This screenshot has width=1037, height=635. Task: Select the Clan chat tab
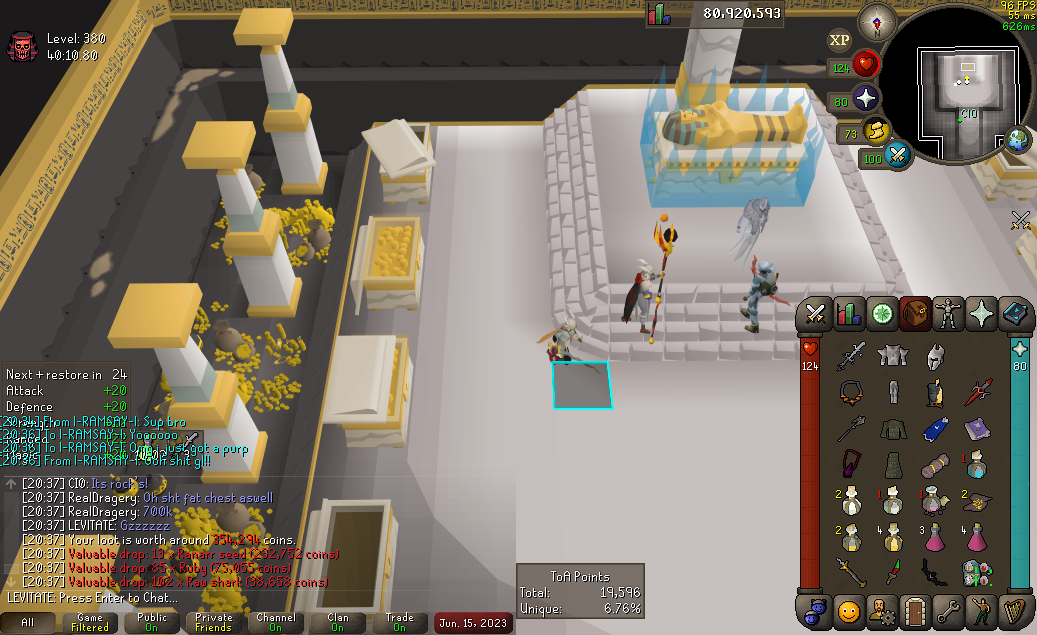tap(338, 622)
